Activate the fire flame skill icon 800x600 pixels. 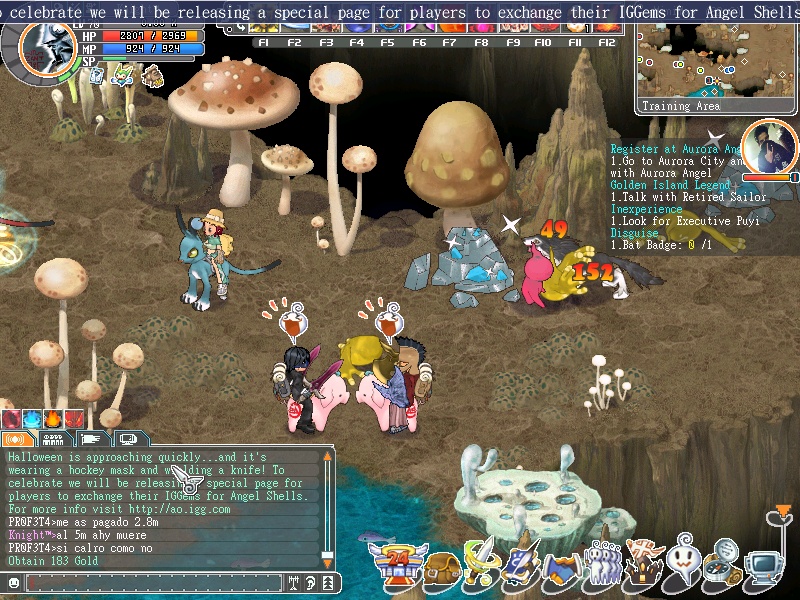click(x=50, y=418)
